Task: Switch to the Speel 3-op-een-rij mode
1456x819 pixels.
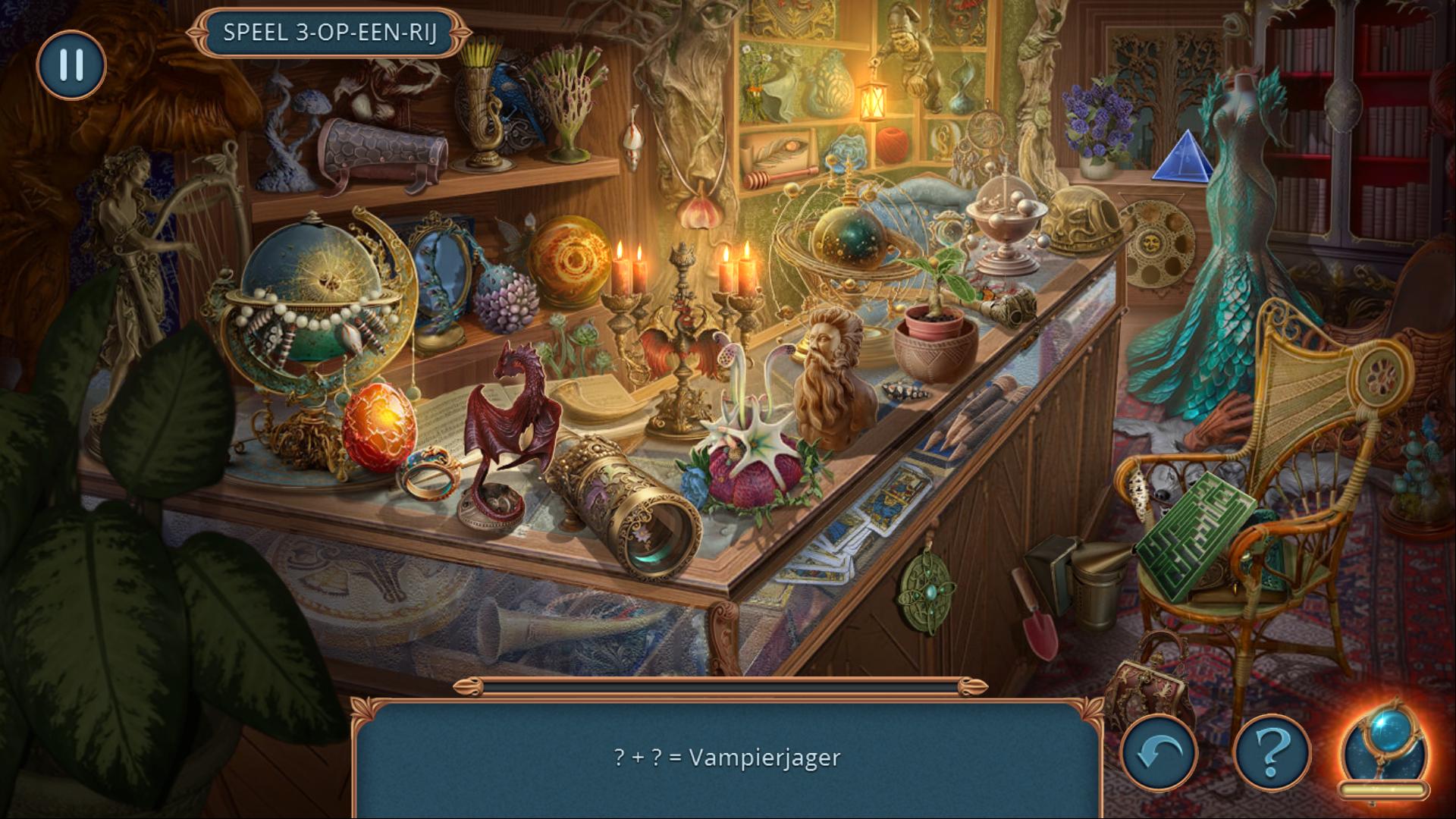Action: pyautogui.click(x=330, y=33)
